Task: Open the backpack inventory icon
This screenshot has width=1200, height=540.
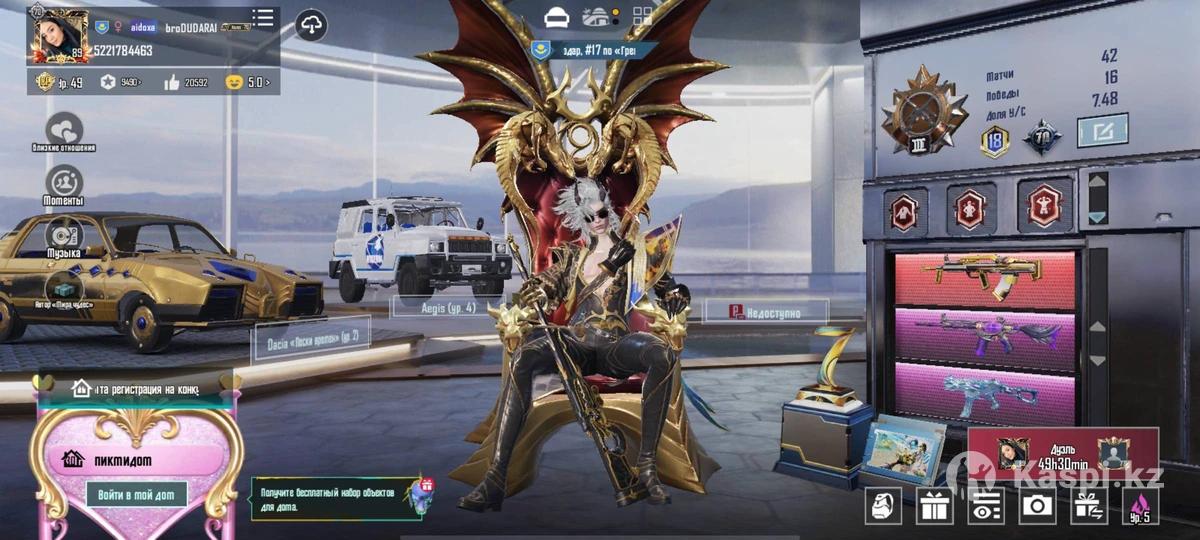Action: (883, 506)
